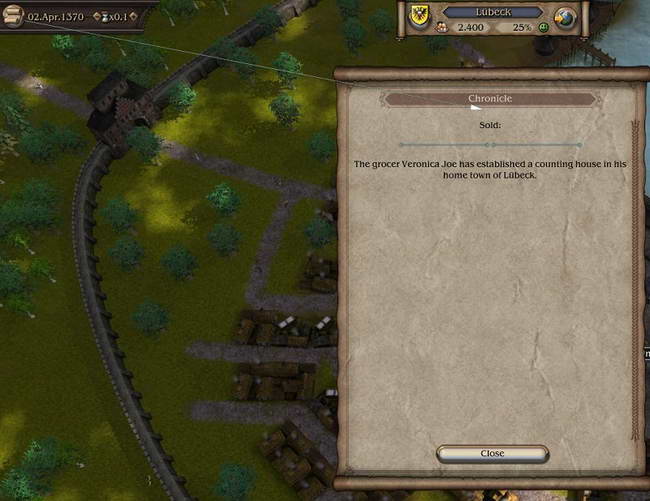Open the globe map button
650x501 pixels.
click(564, 20)
